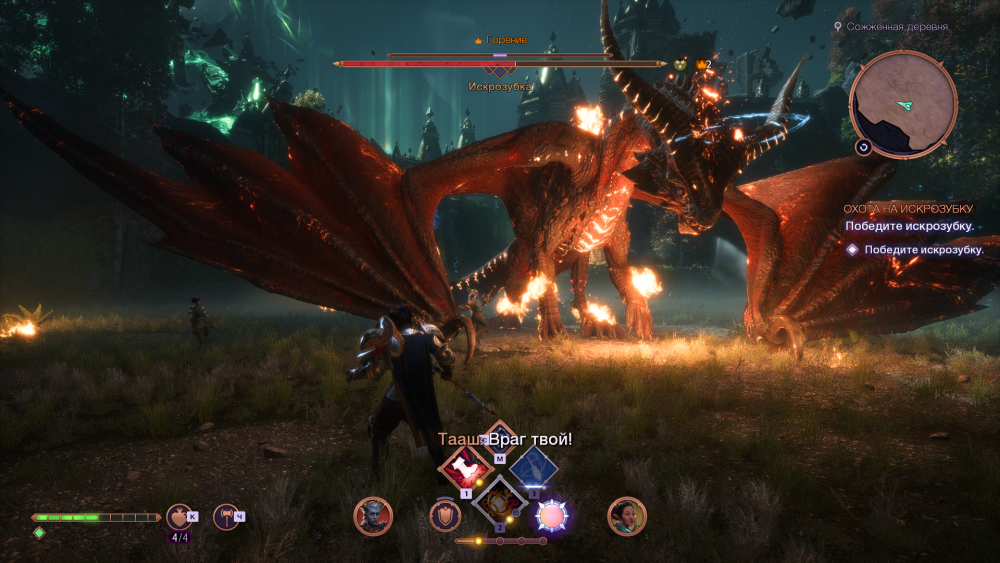Activate the axe ability icon

pyautogui.click(x=227, y=516)
